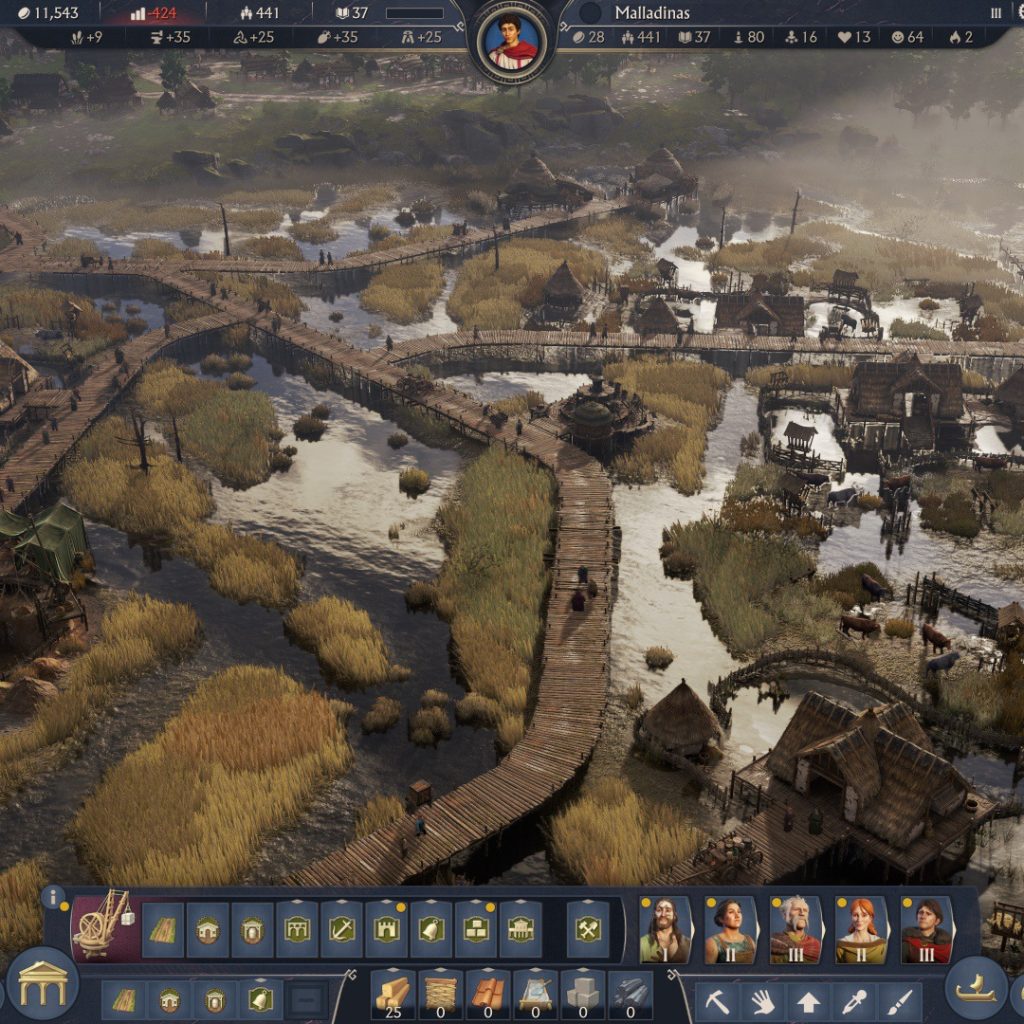Select the eyedropper copy tool
This screenshot has width=1024, height=1024.
855,1001
